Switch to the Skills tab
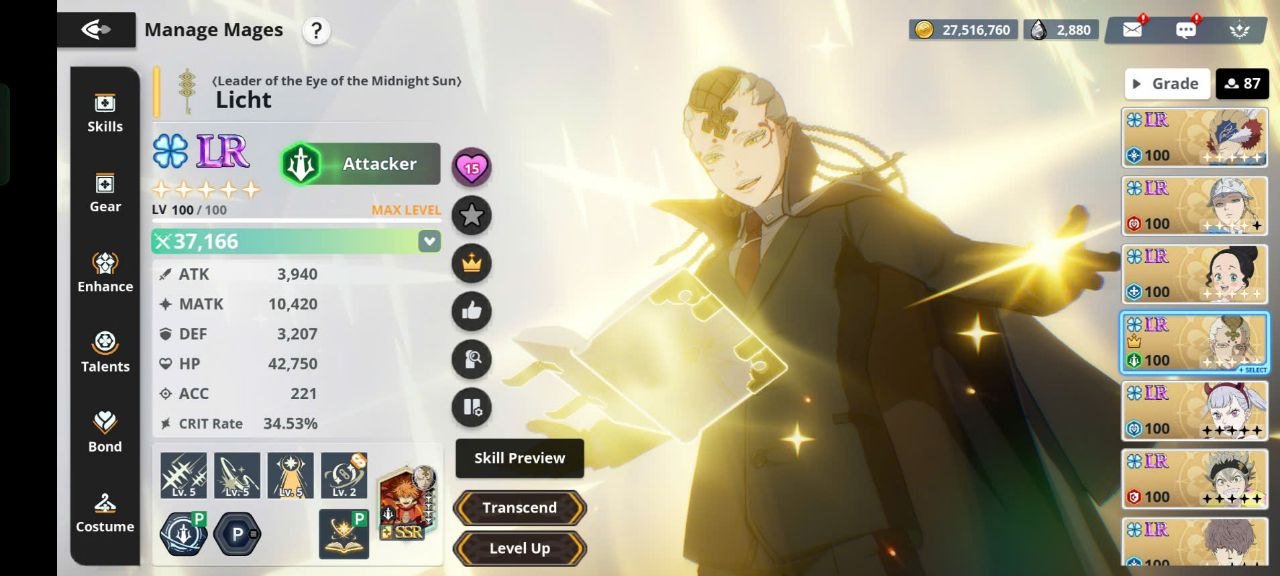This screenshot has height=576, width=1280. coord(105,112)
